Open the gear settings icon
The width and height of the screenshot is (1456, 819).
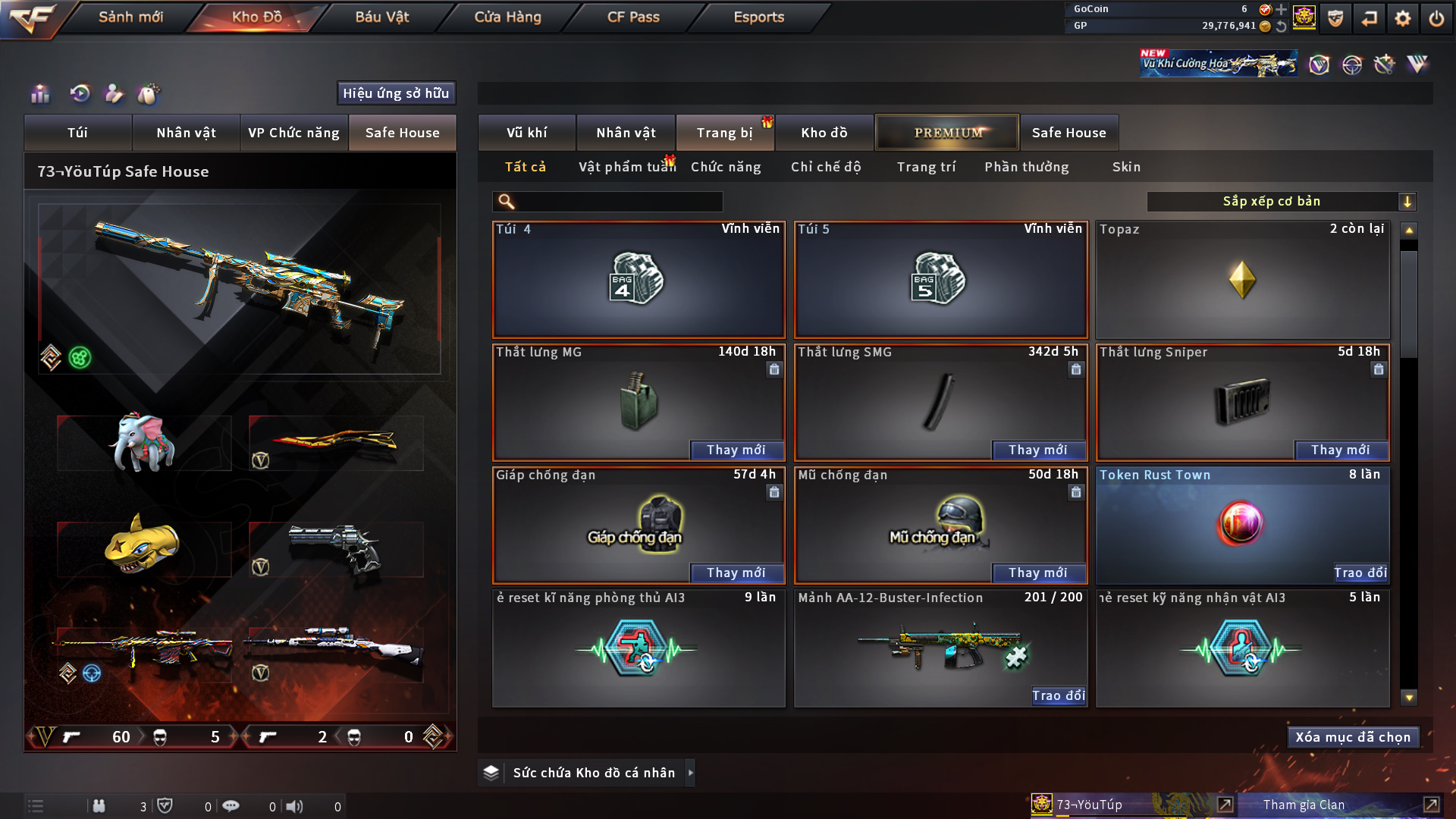[1403, 18]
